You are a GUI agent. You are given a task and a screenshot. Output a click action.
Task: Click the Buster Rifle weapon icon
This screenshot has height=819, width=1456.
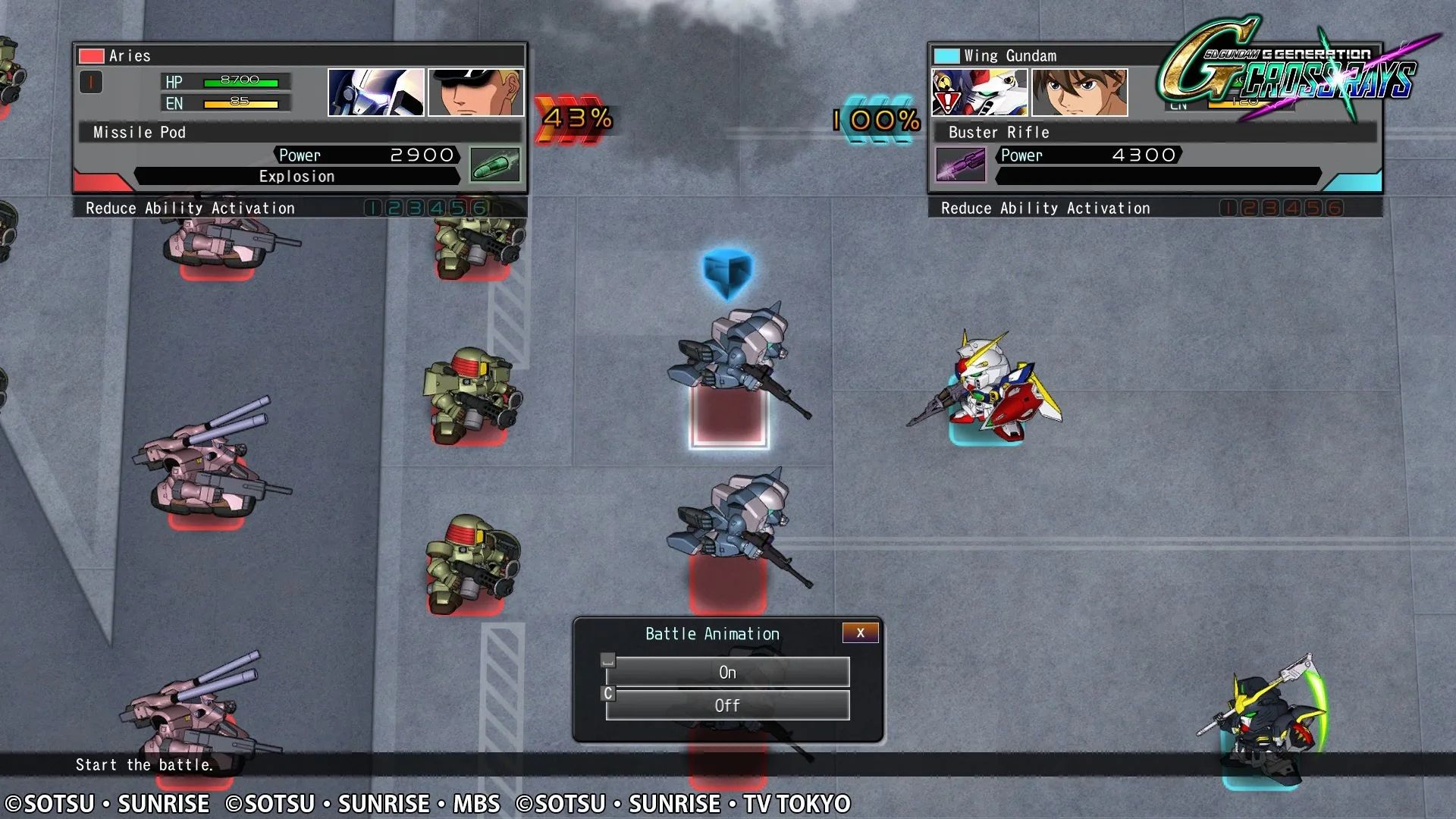pyautogui.click(x=960, y=164)
